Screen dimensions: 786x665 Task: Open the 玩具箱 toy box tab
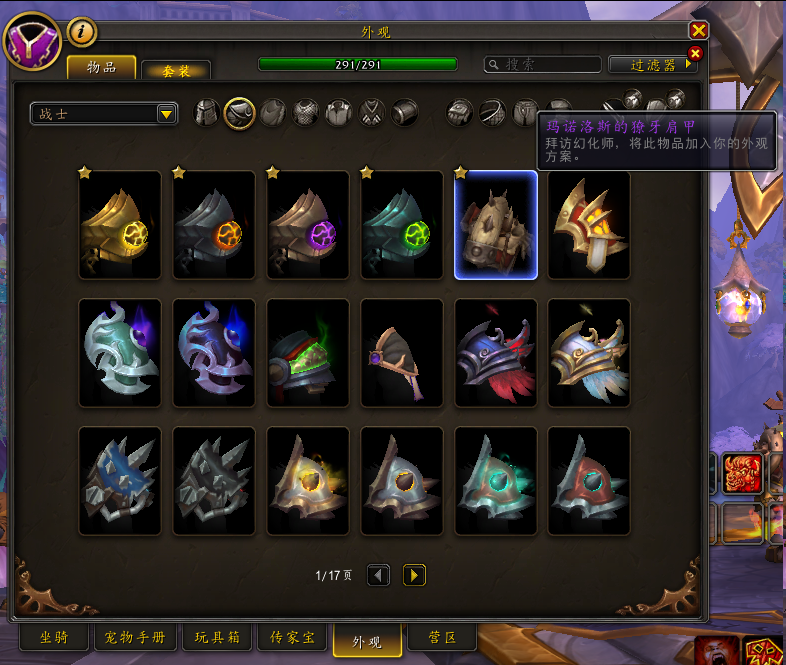tap(216, 637)
